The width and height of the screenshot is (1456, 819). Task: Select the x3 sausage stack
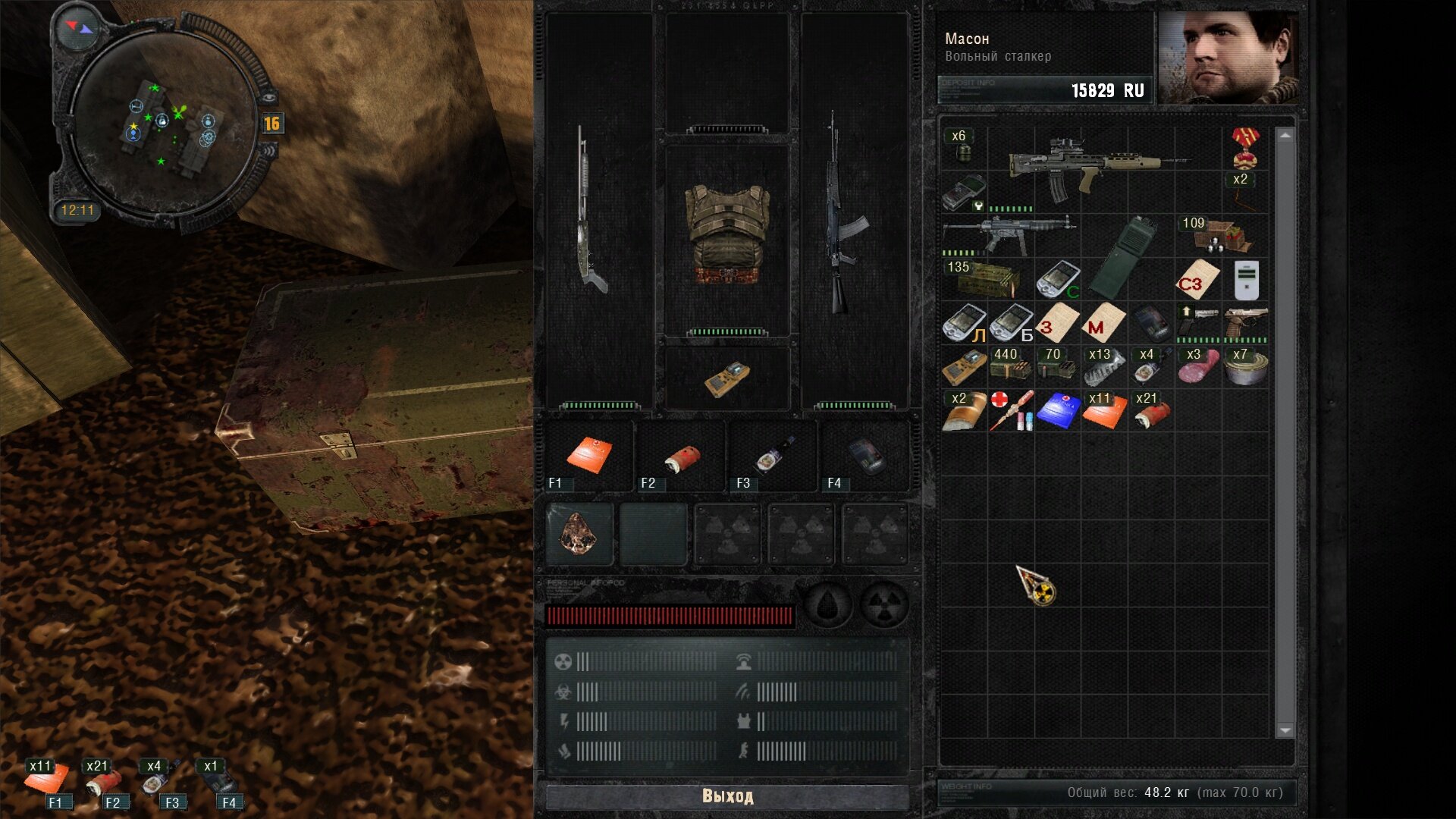pos(1198,367)
